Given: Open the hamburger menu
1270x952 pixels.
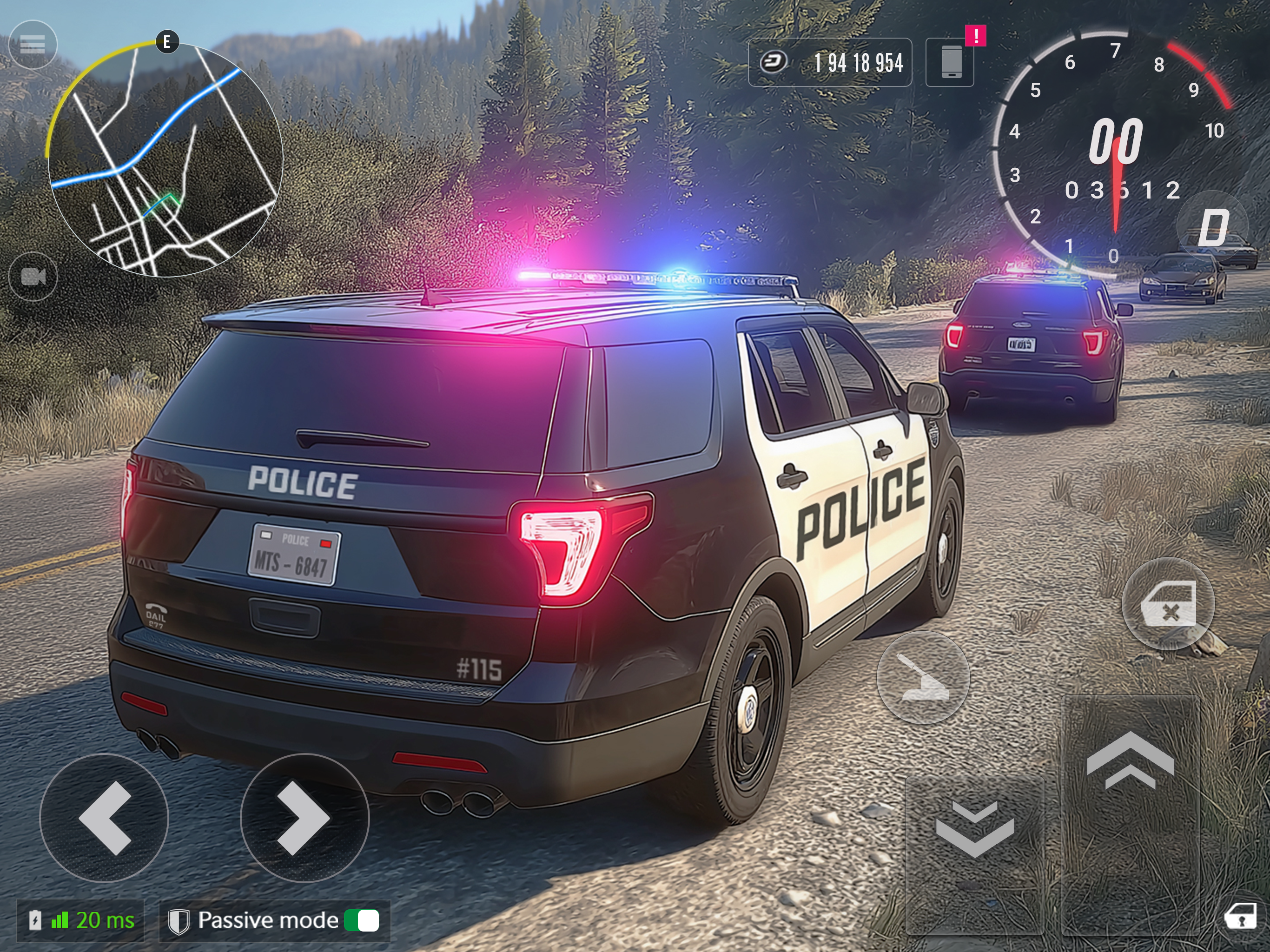Looking at the screenshot, I should tap(33, 44).
